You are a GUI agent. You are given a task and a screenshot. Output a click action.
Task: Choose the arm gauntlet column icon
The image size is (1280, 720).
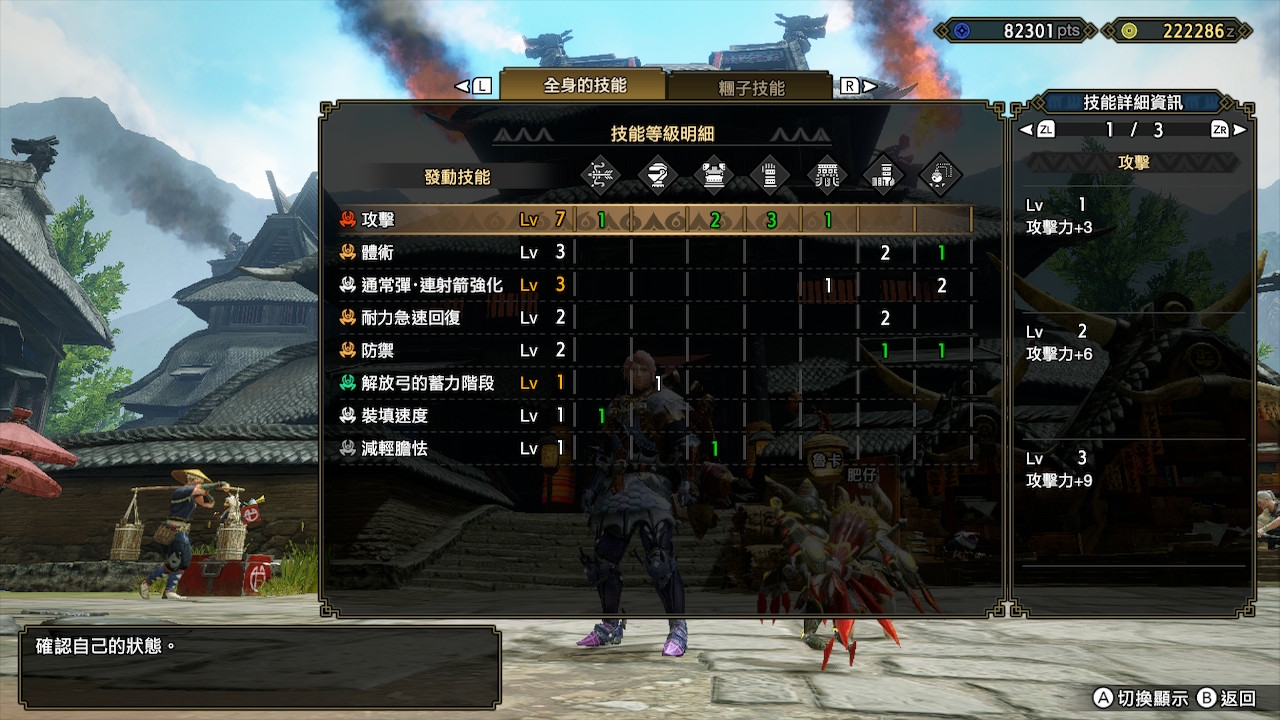click(771, 175)
